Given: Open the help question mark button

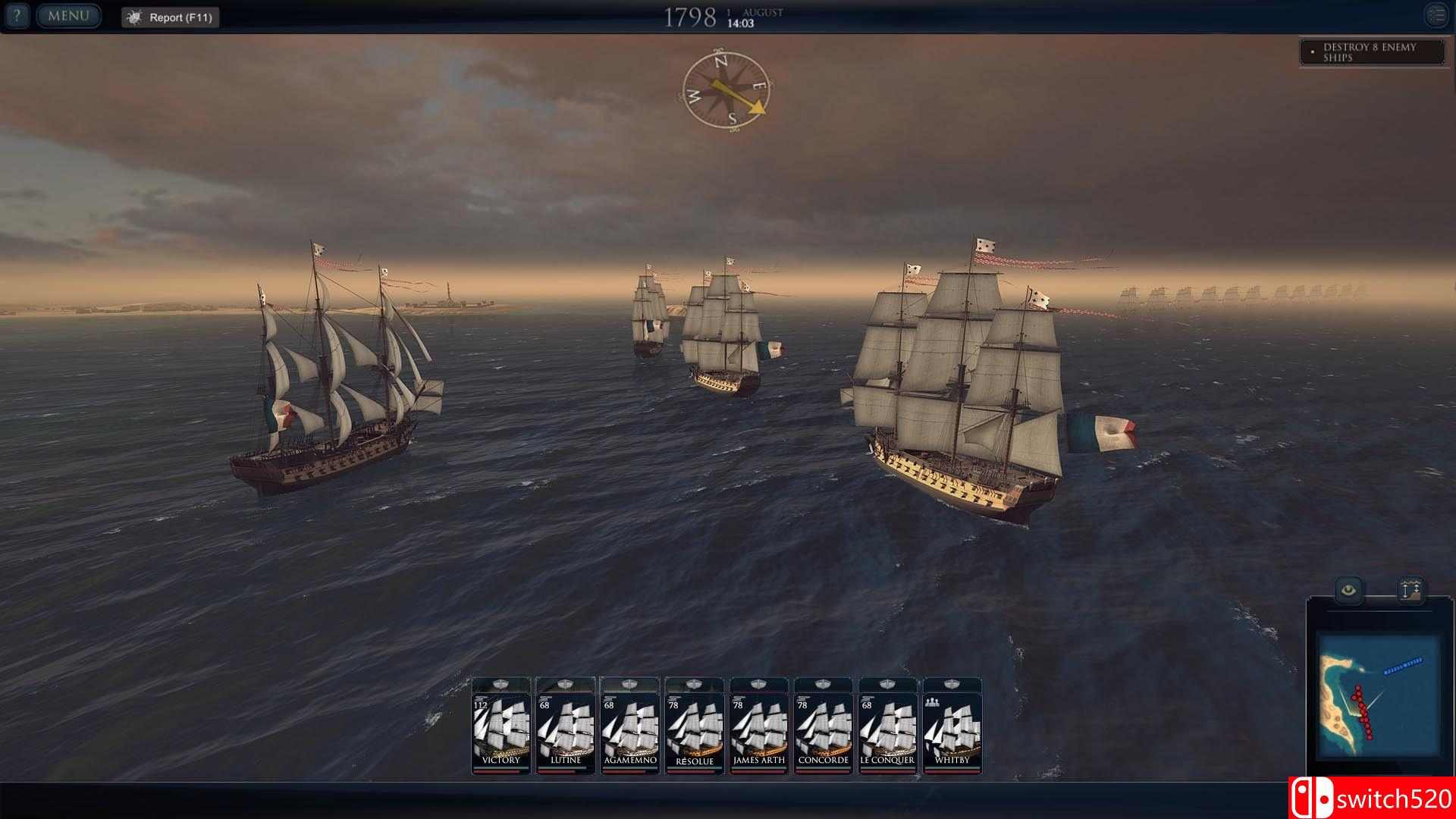Looking at the screenshot, I should pos(17,16).
